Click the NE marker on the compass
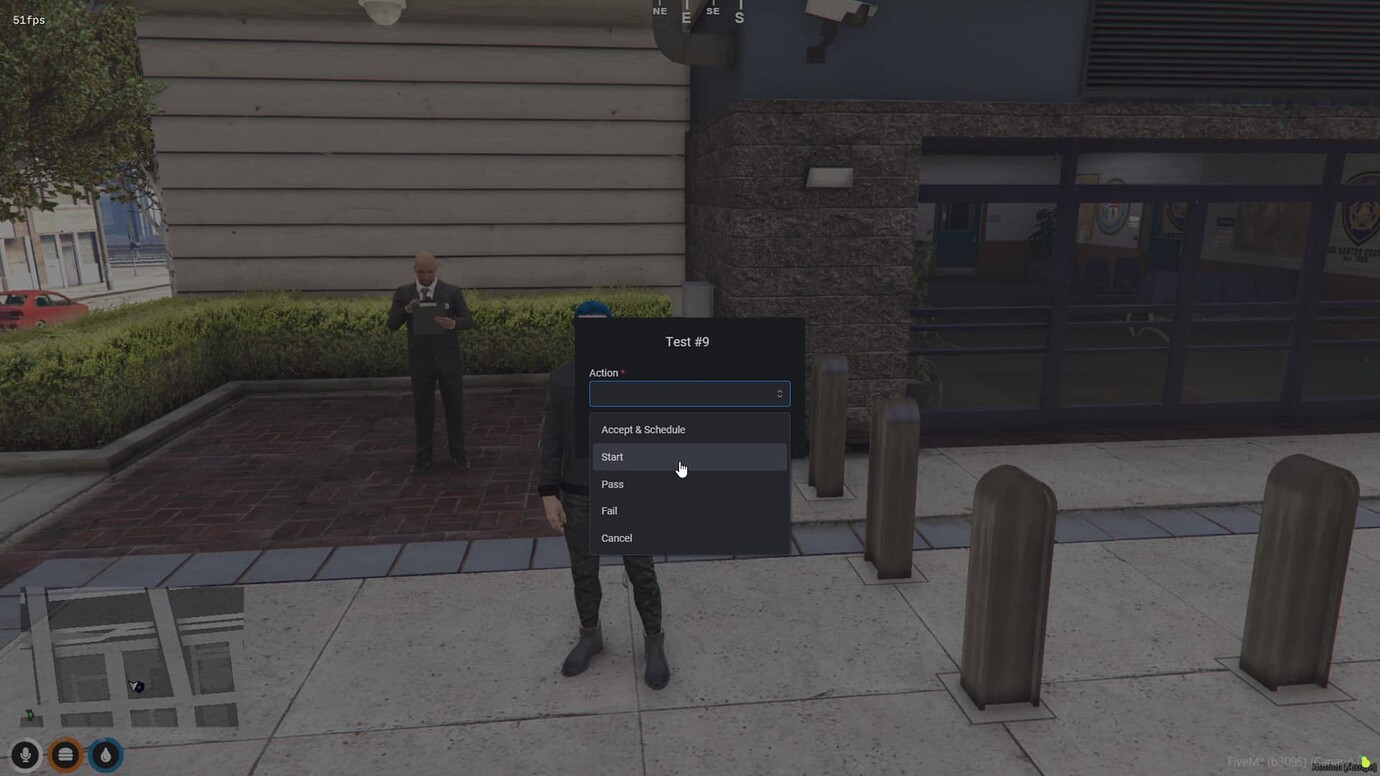1380x776 pixels. click(659, 10)
